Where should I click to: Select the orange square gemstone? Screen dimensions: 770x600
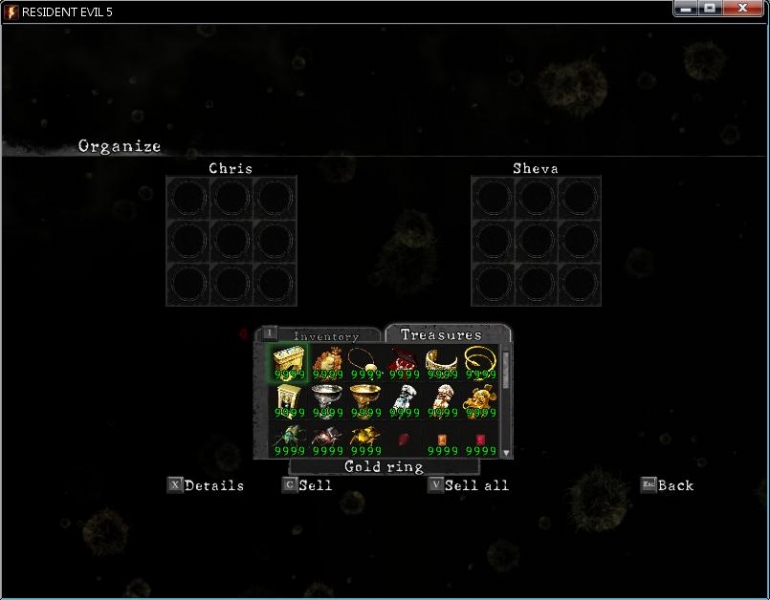[441, 440]
